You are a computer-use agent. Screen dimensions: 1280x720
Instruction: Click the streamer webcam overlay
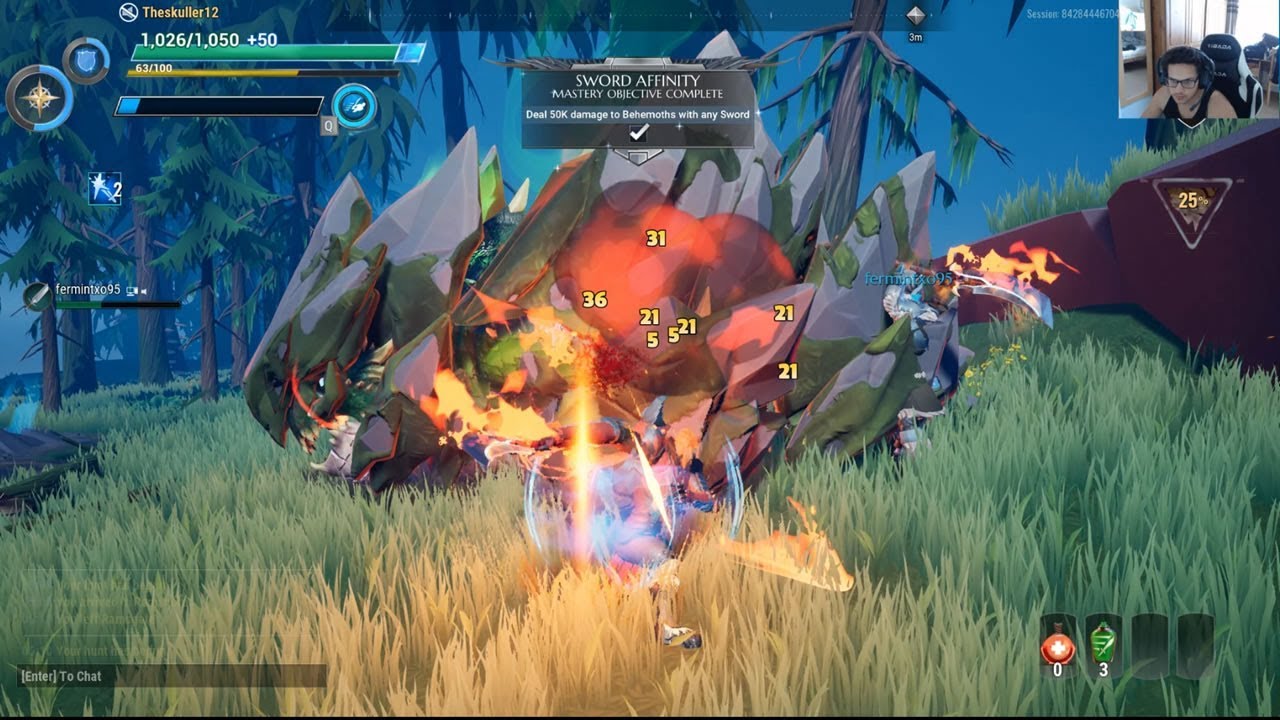point(1198,60)
